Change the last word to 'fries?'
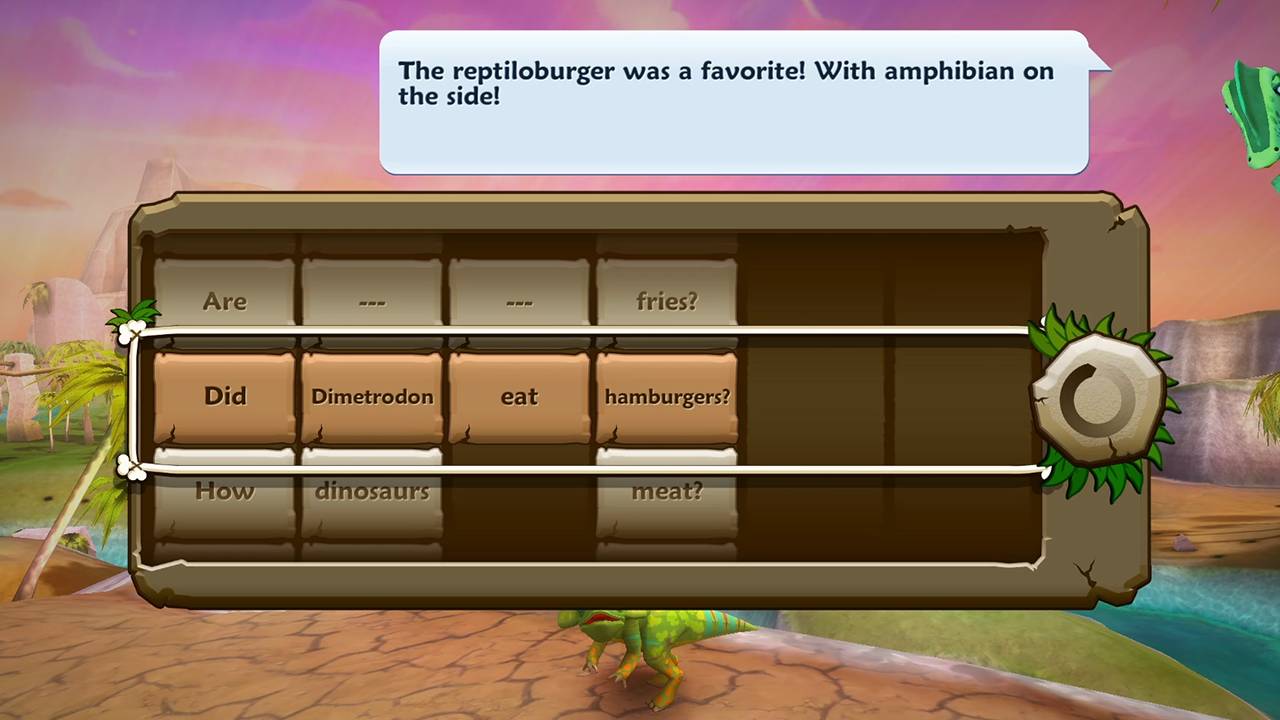The width and height of the screenshot is (1280, 720). [x=666, y=300]
